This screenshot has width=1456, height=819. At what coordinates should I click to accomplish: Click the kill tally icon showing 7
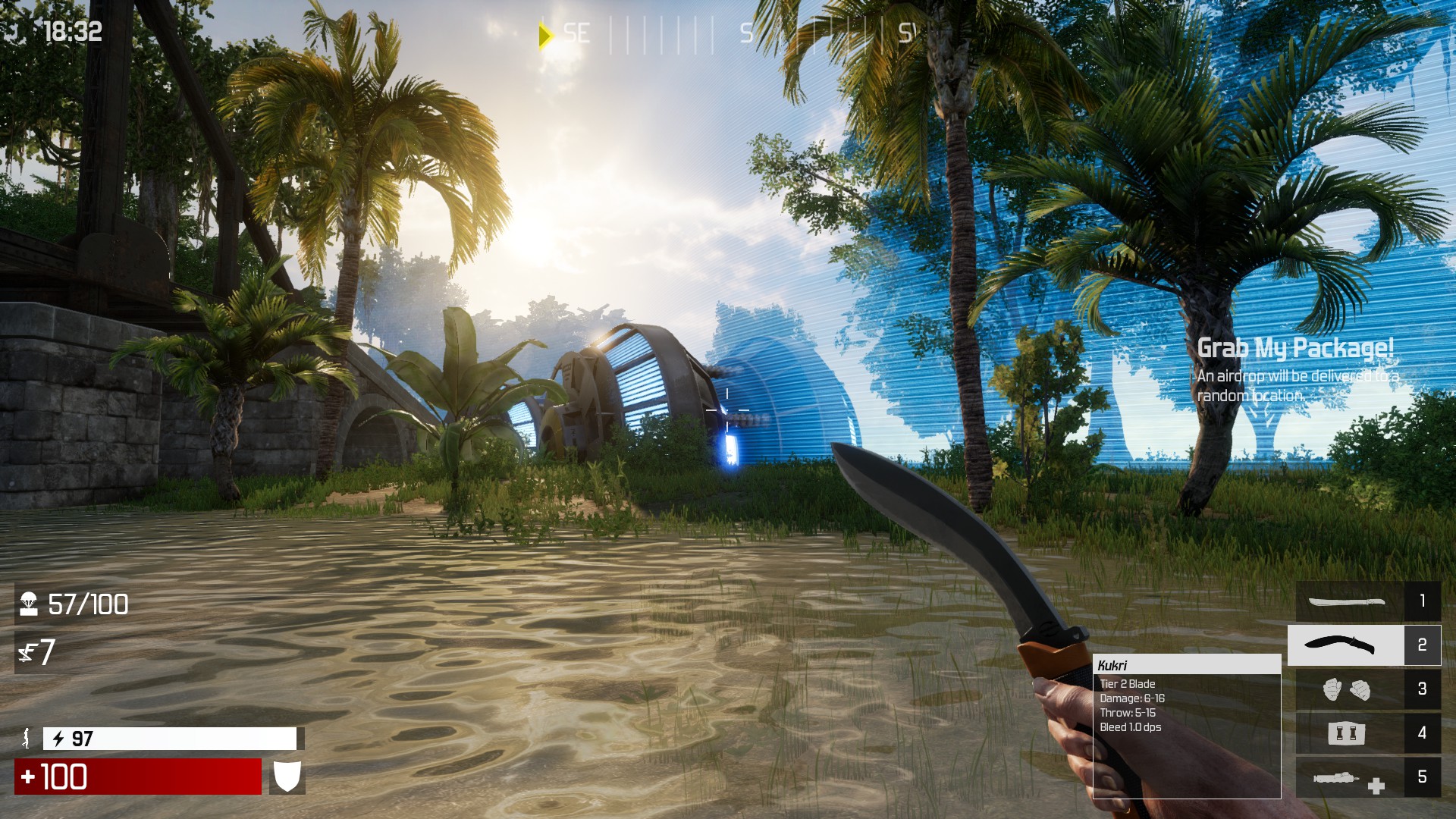click(27, 652)
